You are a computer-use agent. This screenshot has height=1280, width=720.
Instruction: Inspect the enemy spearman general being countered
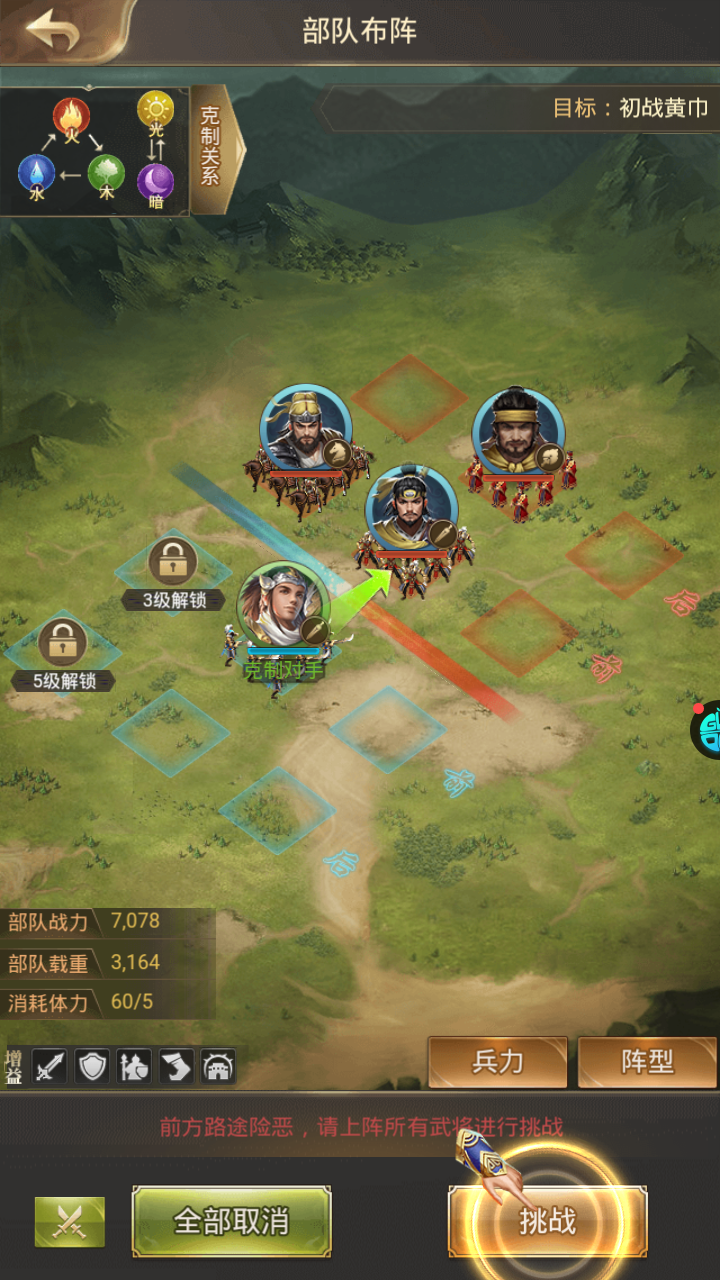(x=411, y=508)
